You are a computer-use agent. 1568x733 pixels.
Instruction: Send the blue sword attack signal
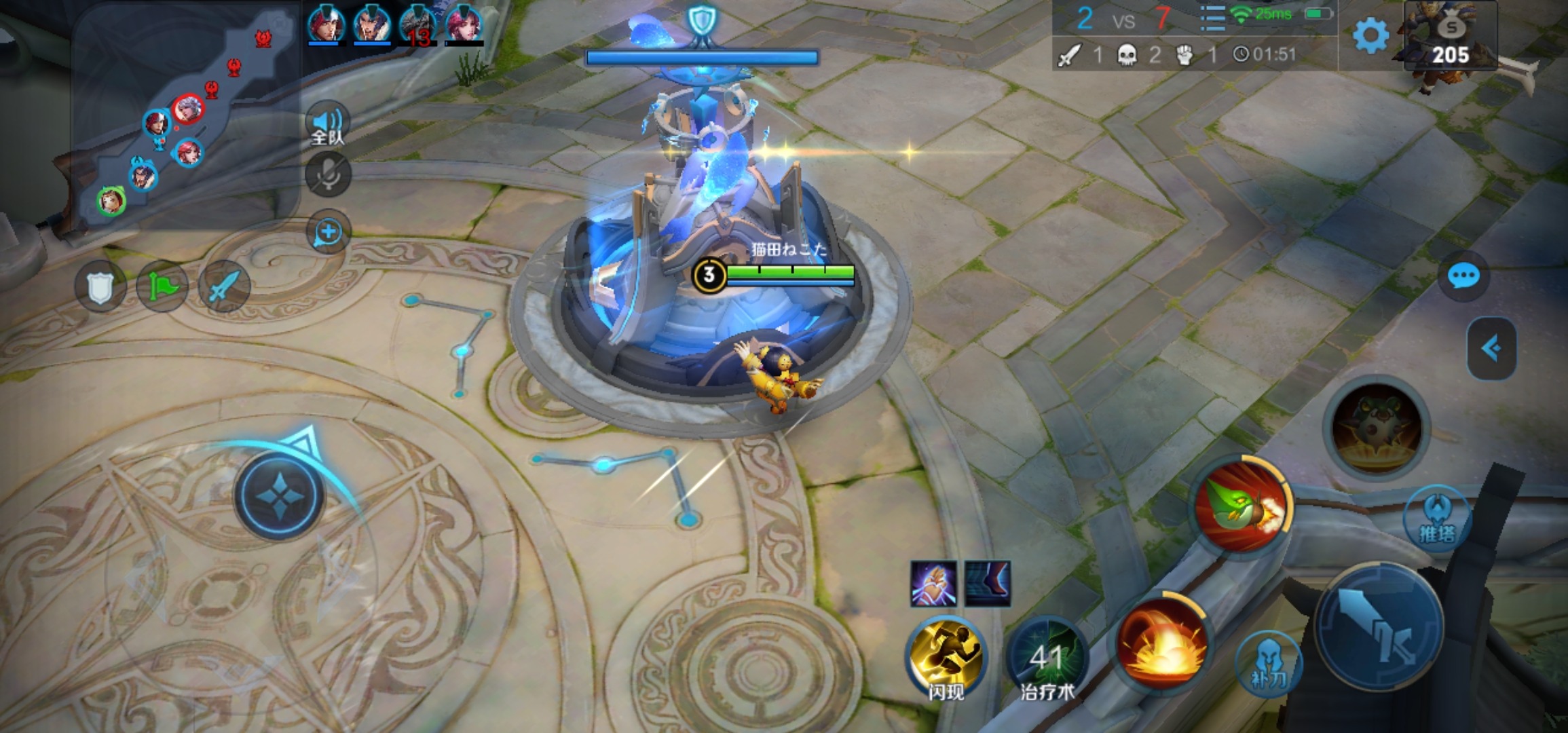(x=224, y=288)
